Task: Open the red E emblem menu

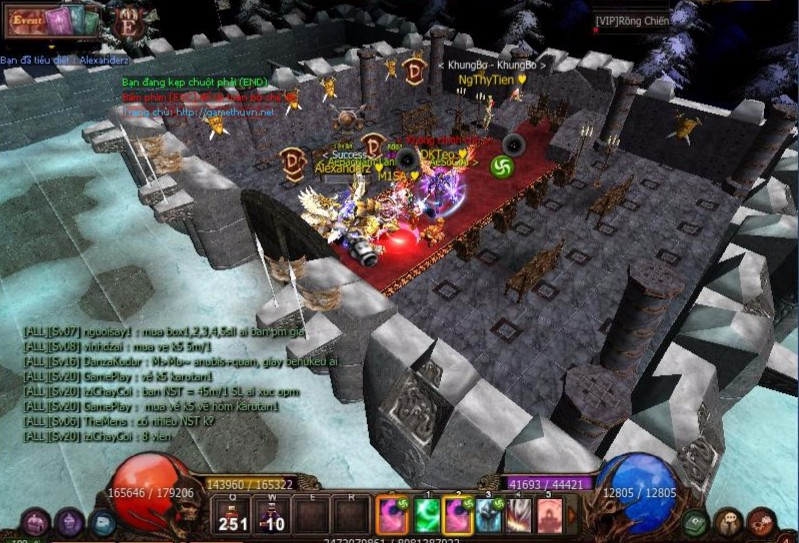Action: (x=127, y=19)
